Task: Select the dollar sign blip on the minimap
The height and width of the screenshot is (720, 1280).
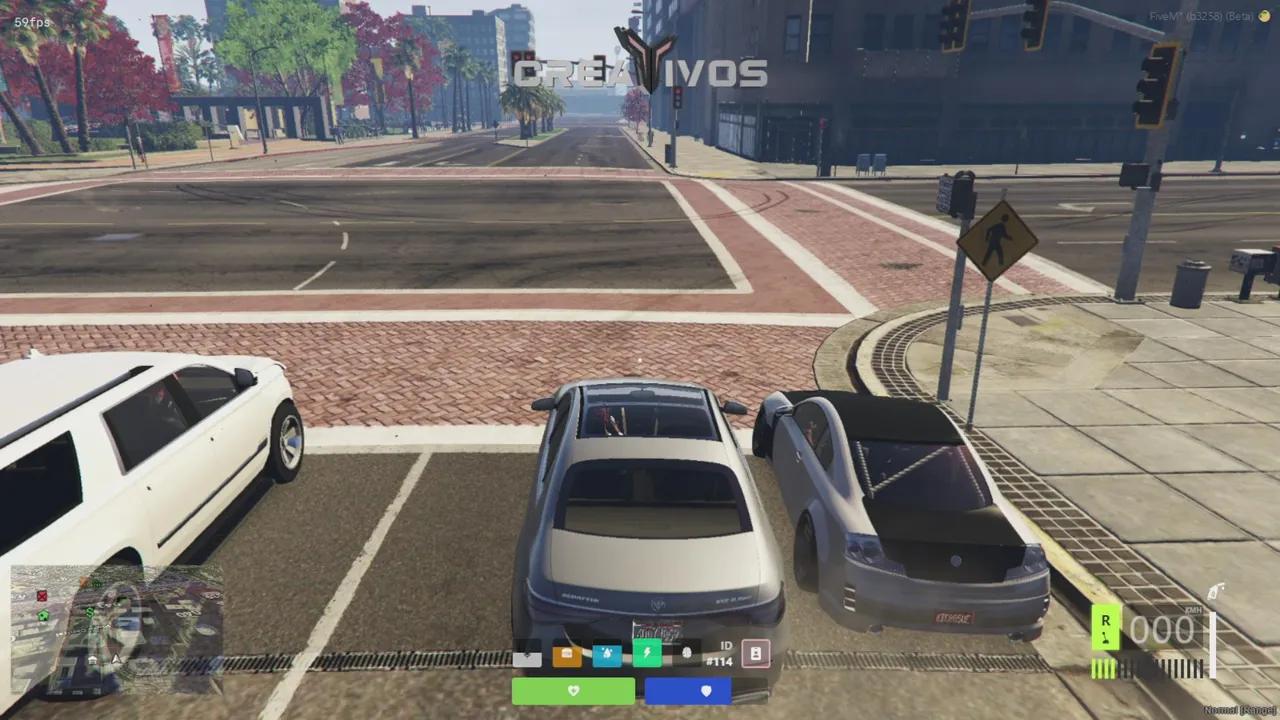Action: tap(90, 612)
